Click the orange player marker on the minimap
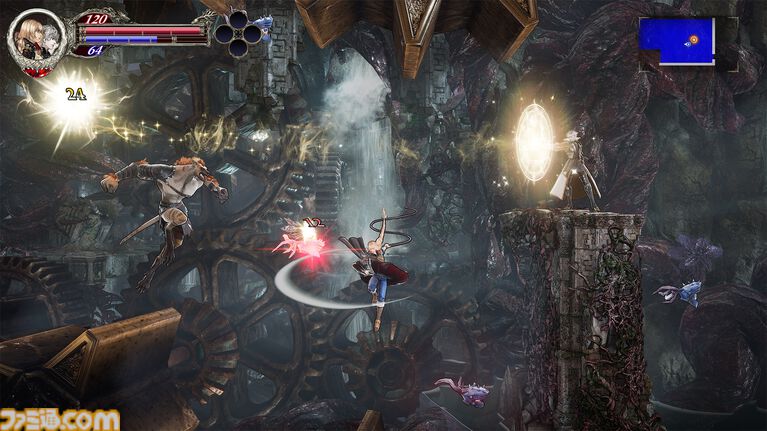Image resolution: width=767 pixels, height=431 pixels. pyautogui.click(x=693, y=41)
